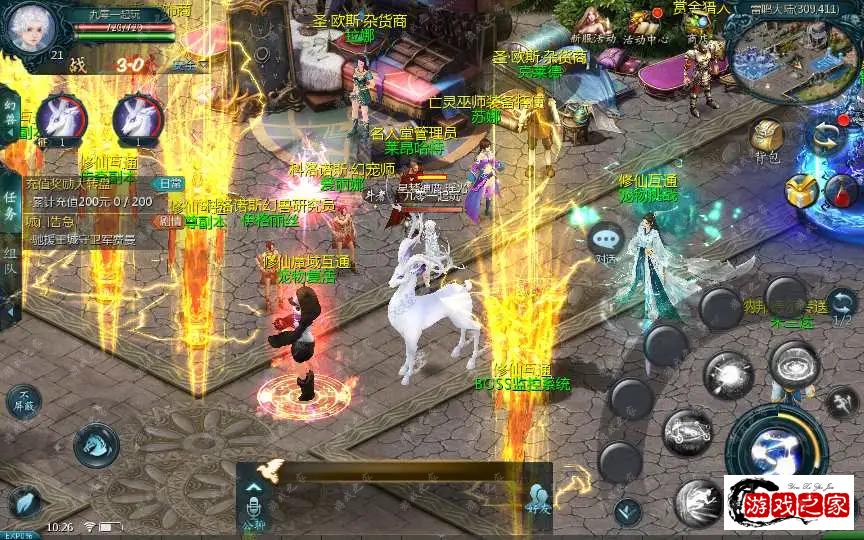Open the 商店 shop icon
The width and height of the screenshot is (864, 540).
point(697,25)
